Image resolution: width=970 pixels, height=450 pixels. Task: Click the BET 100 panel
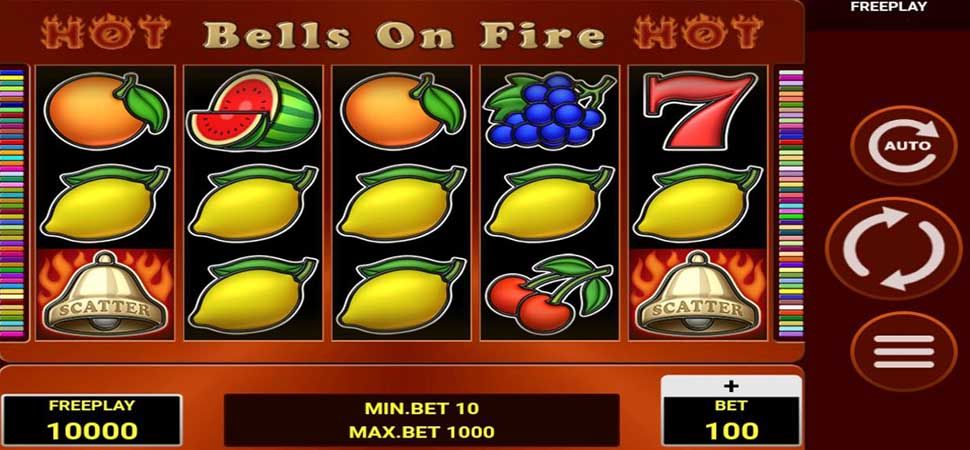(731, 421)
